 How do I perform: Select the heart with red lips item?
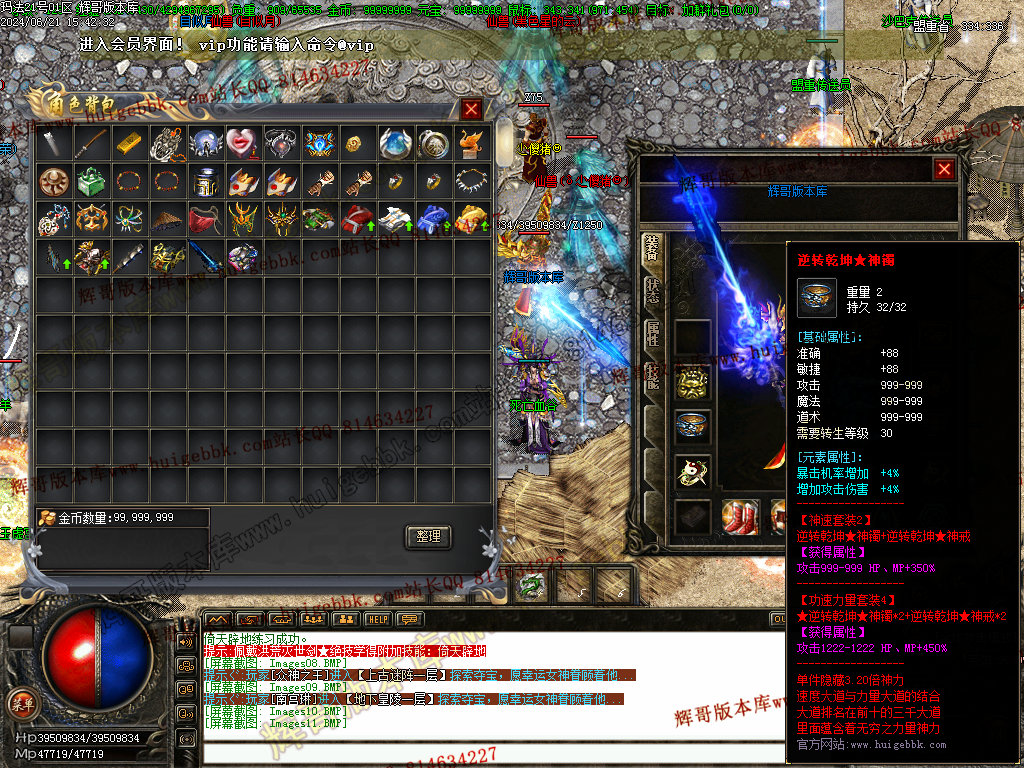click(x=243, y=144)
